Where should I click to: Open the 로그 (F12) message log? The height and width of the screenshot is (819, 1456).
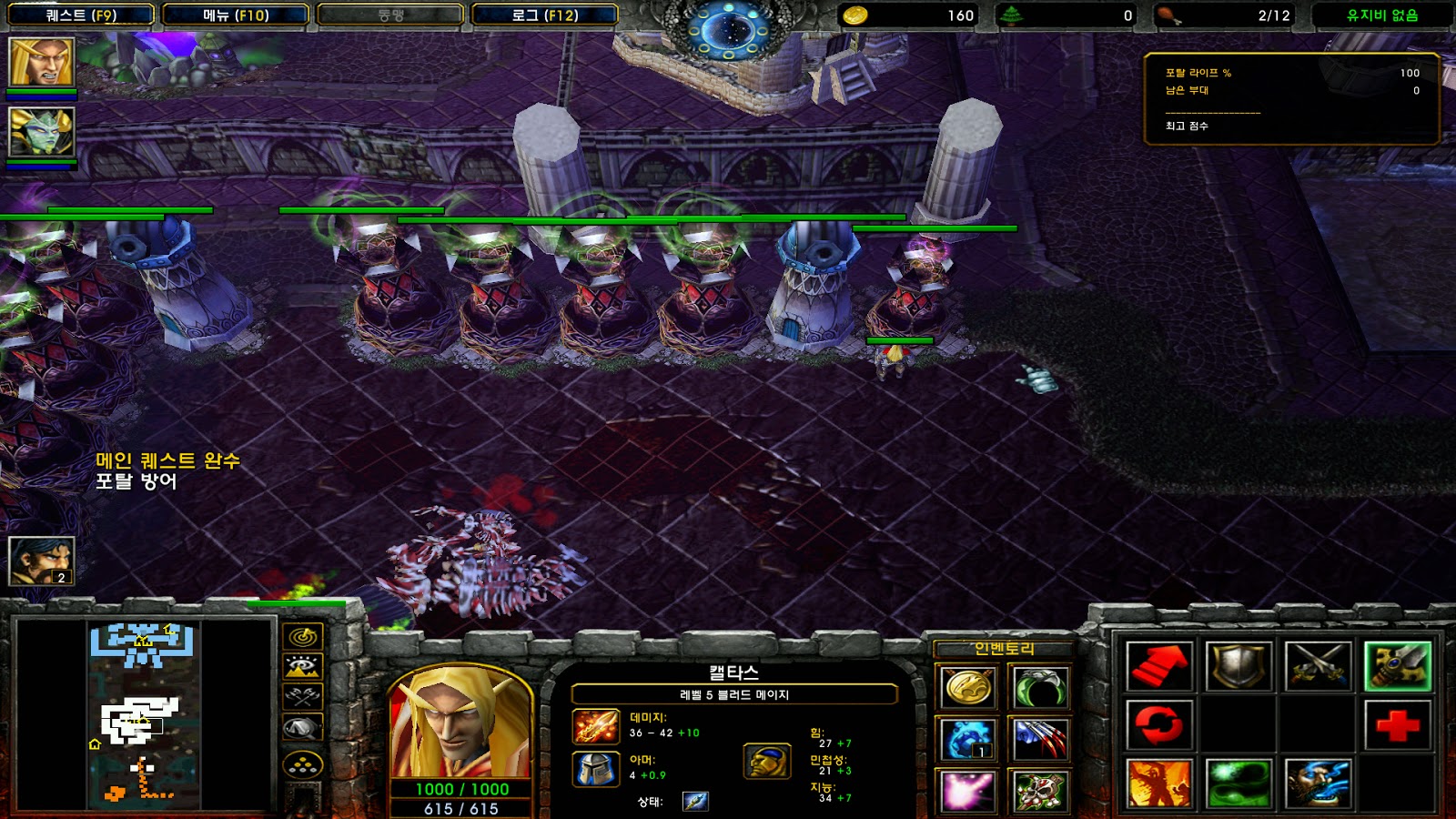(x=544, y=15)
